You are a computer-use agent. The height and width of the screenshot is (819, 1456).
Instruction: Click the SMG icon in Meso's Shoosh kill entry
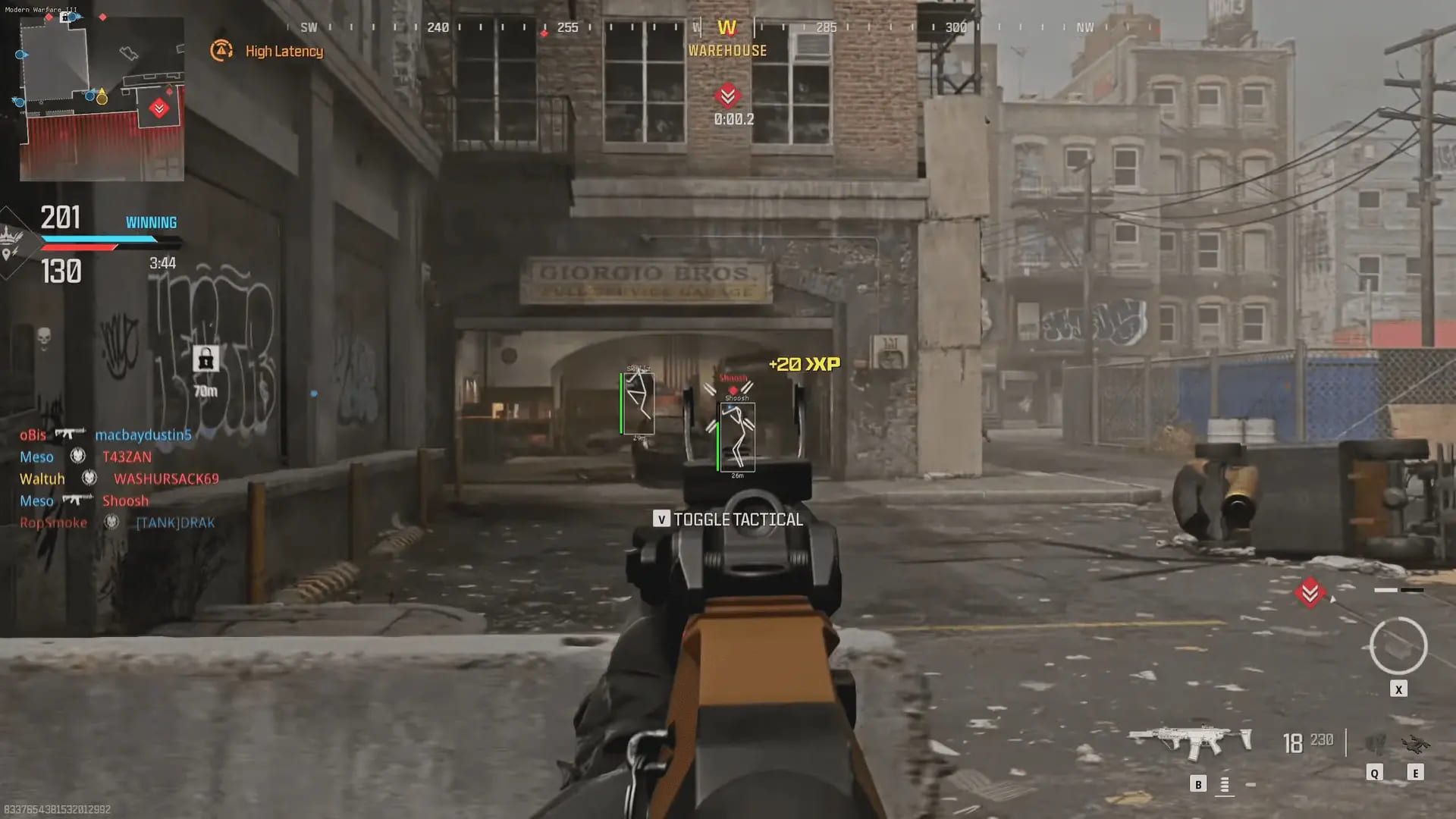pos(74,500)
